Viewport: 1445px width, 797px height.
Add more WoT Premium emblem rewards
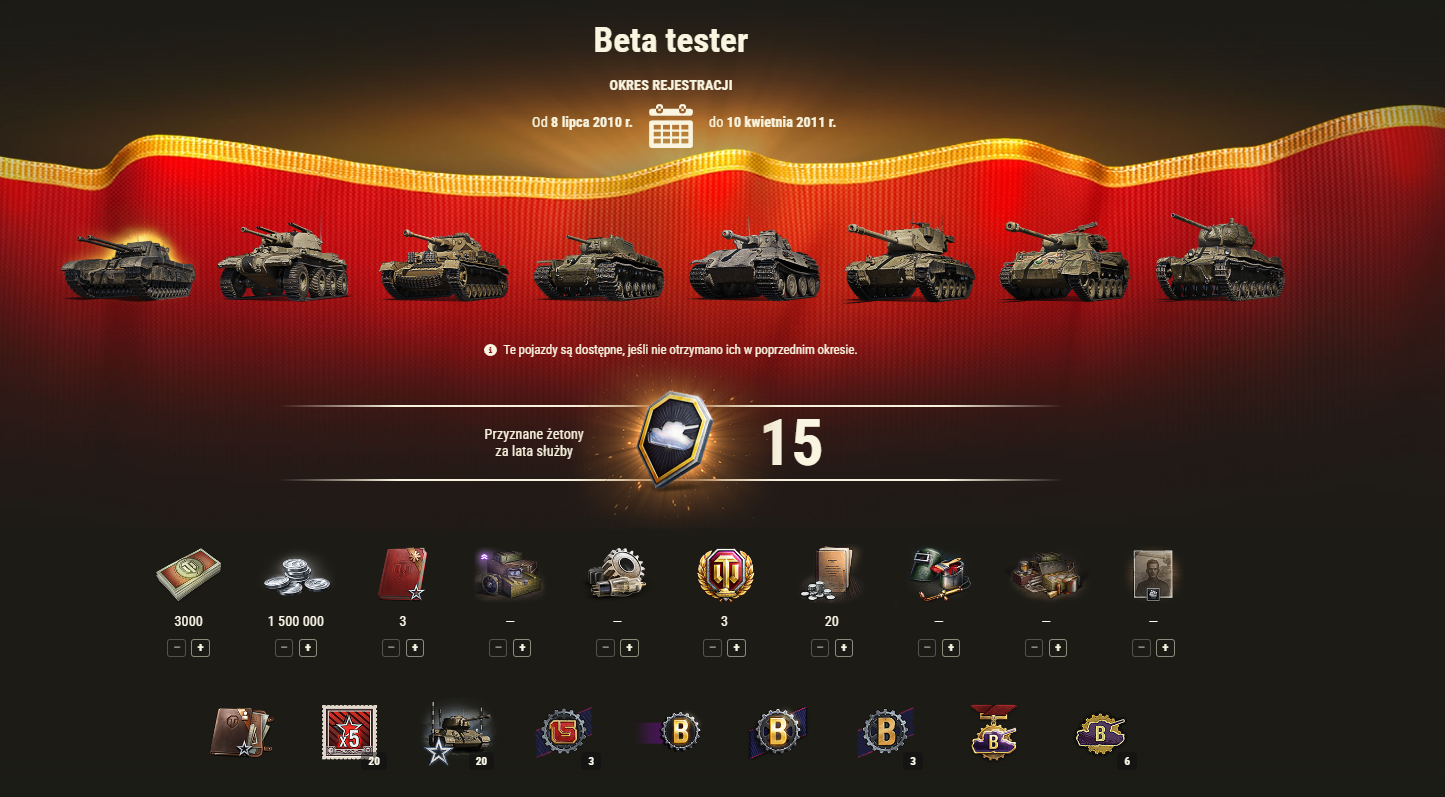736,648
